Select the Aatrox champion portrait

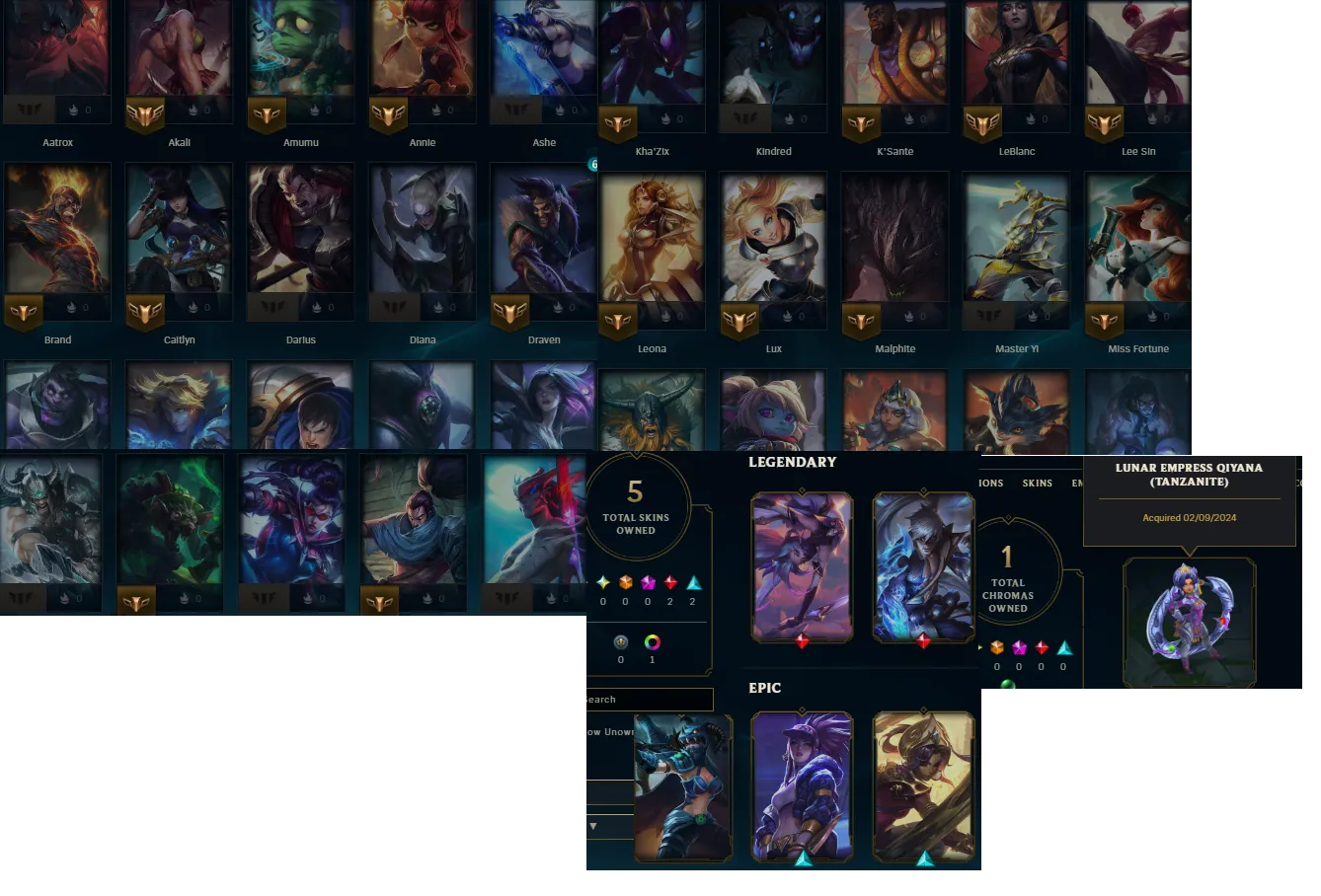(x=57, y=49)
